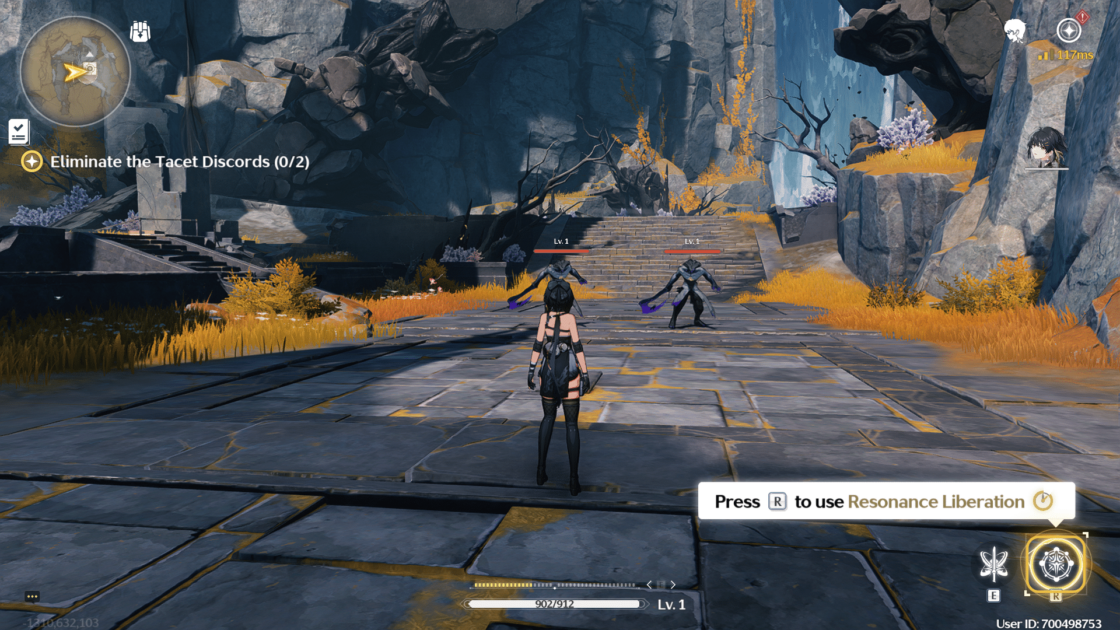1120x630 pixels.
Task: Open the quest log checklist icon
Action: [19, 130]
